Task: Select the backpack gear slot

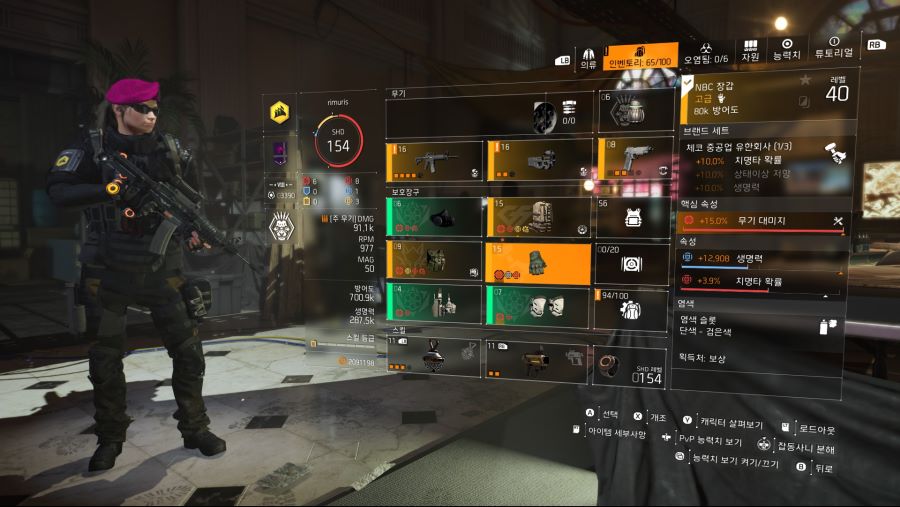Action: coord(537,217)
